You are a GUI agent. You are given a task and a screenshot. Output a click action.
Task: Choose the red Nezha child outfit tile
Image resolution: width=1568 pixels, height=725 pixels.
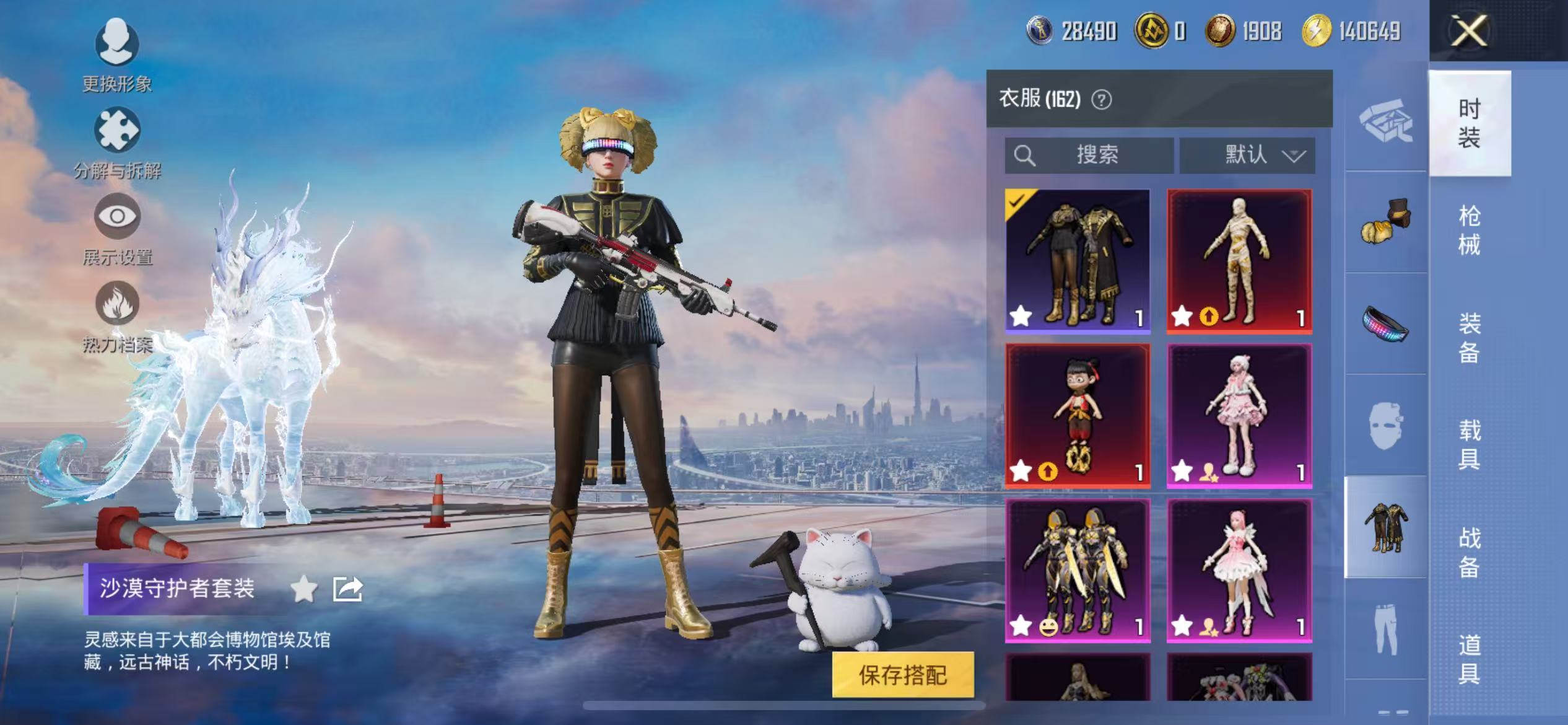pyautogui.click(x=1078, y=415)
